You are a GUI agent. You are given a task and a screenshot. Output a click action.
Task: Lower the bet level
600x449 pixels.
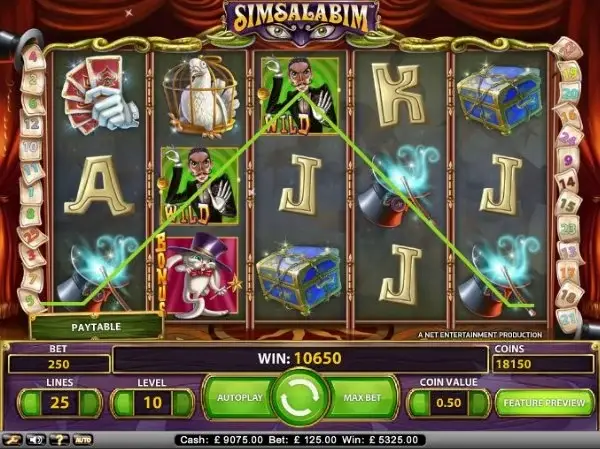click(x=124, y=403)
